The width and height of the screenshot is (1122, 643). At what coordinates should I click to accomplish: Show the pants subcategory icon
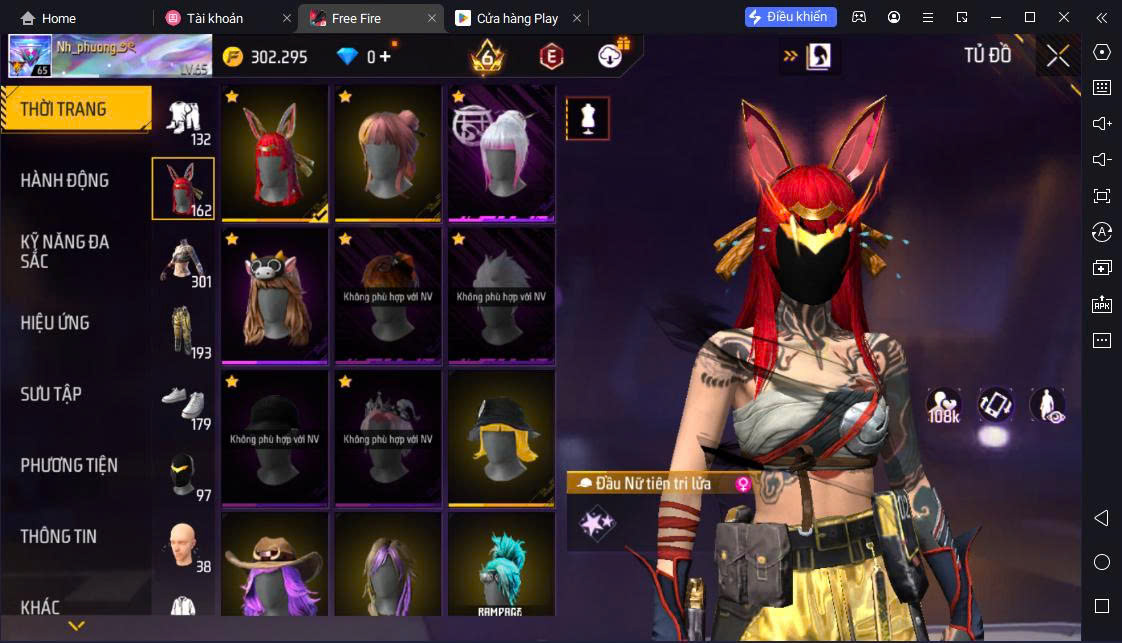pyautogui.click(x=183, y=332)
